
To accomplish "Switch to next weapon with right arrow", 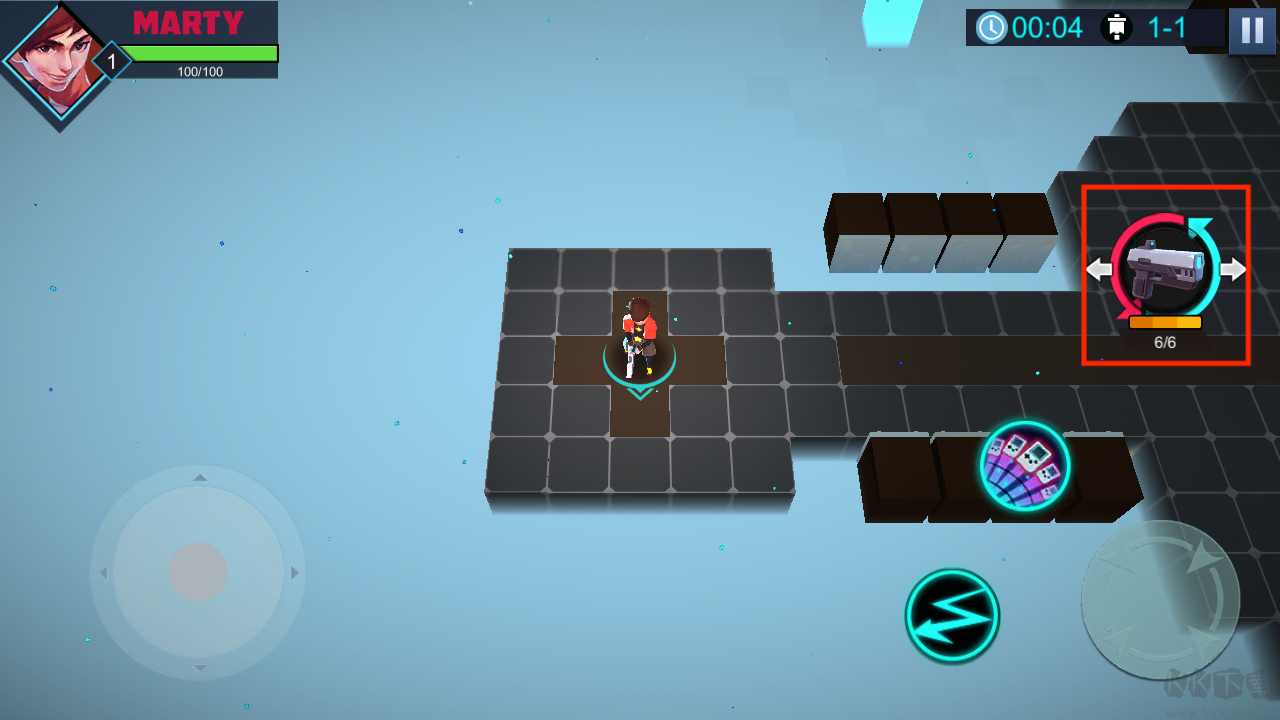I will (1234, 269).
